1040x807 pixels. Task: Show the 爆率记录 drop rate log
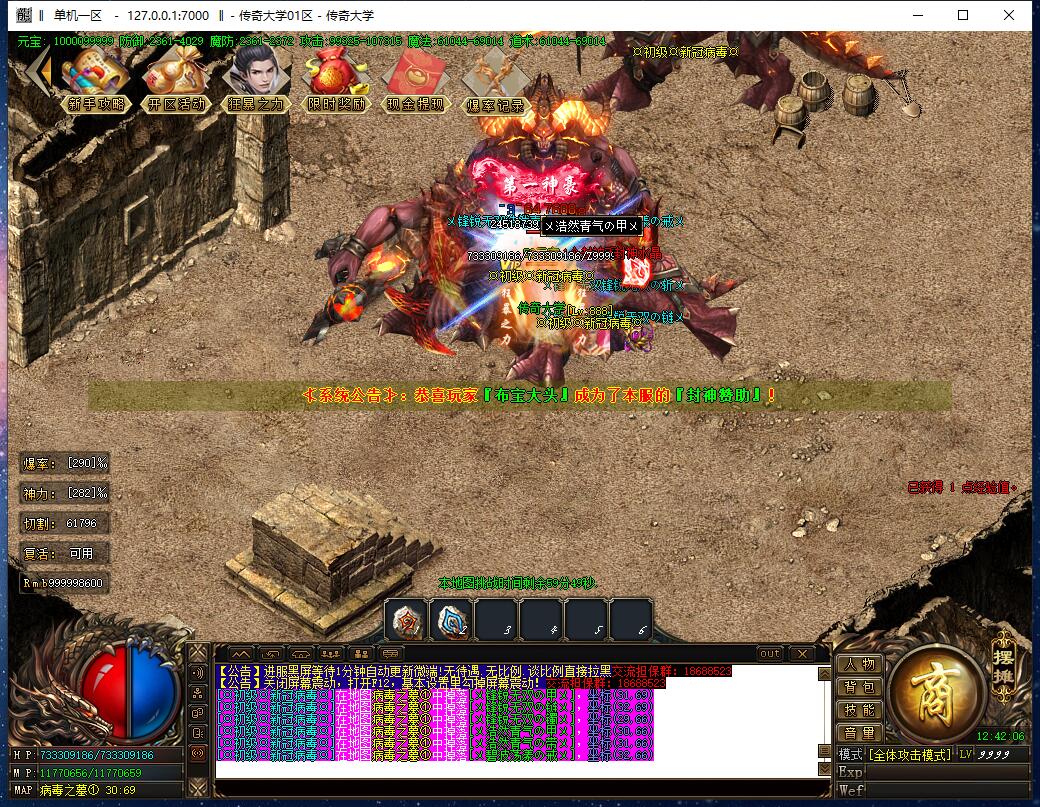tap(495, 78)
